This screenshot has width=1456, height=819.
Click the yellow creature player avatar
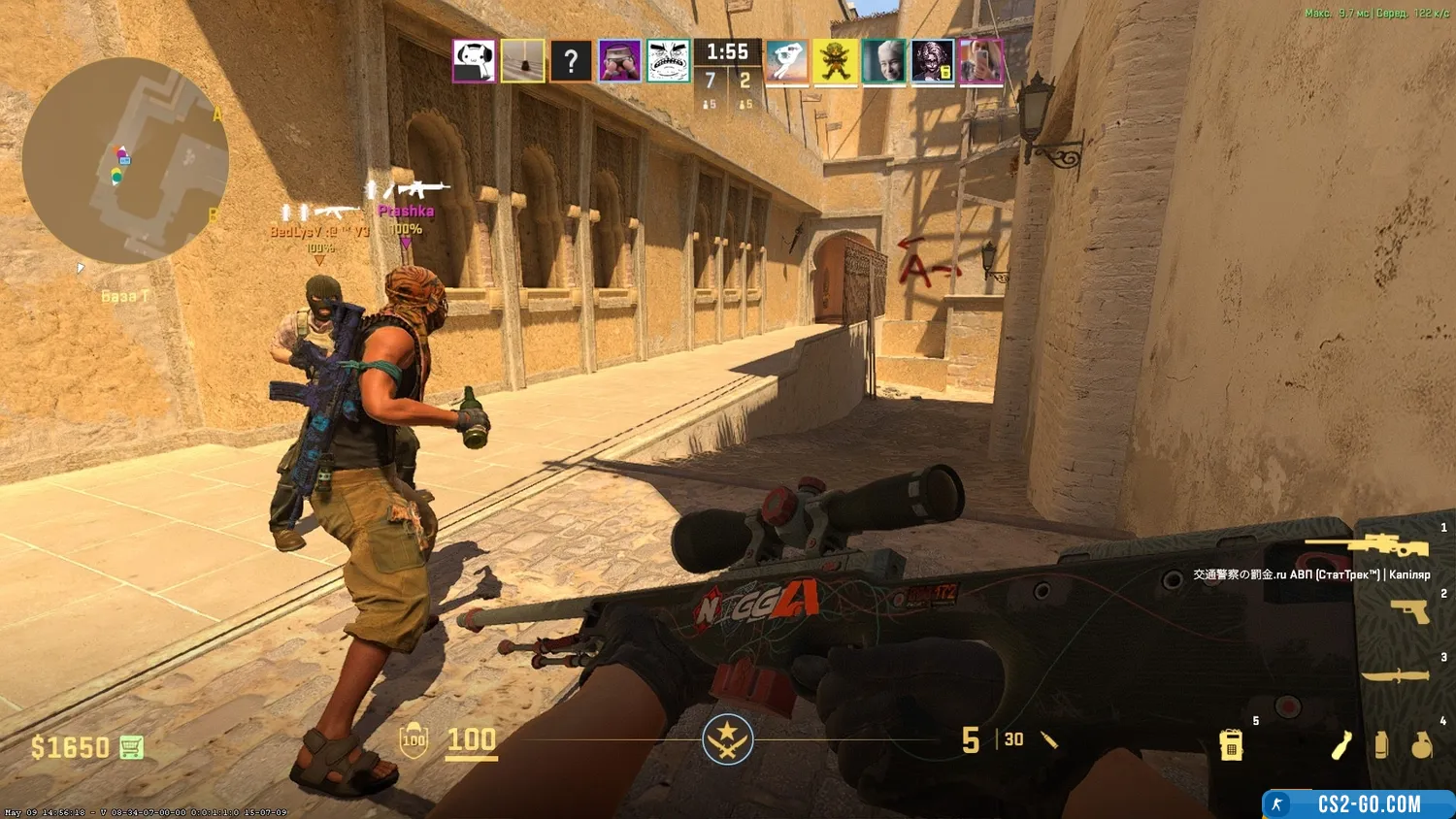[x=836, y=61]
